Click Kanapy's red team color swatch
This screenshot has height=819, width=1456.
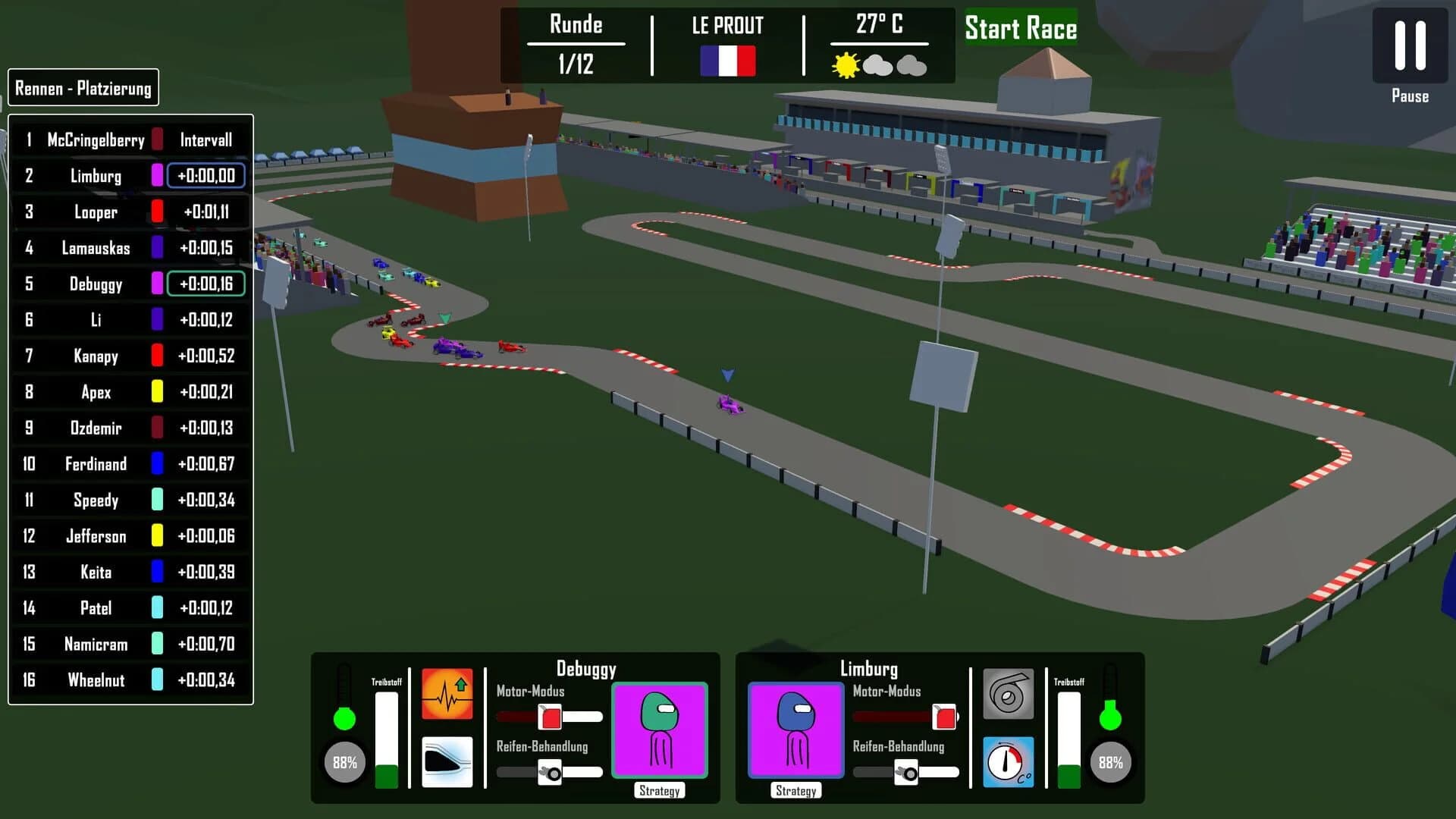click(158, 356)
